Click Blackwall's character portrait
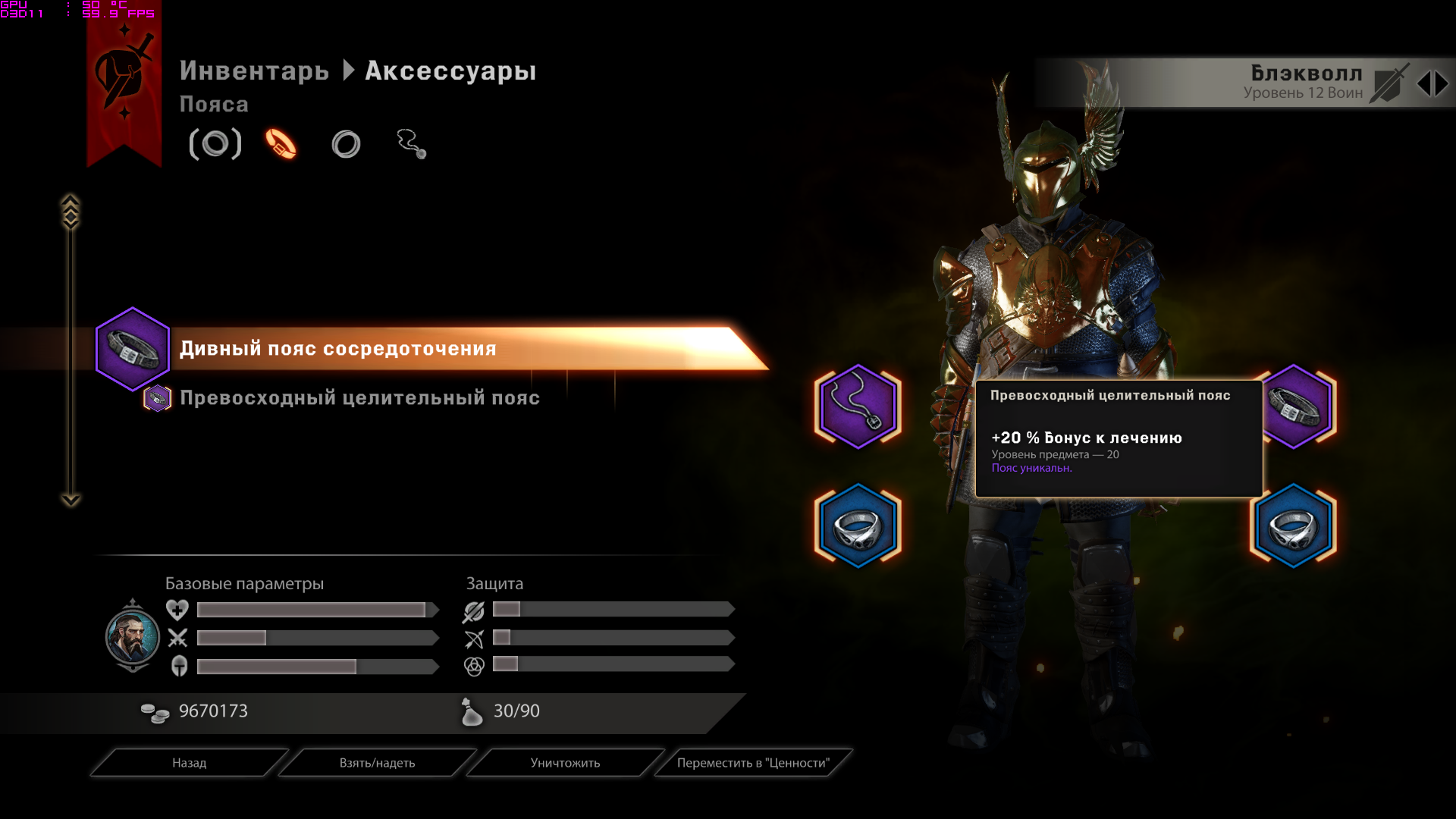This screenshot has height=819, width=1456. (133, 636)
